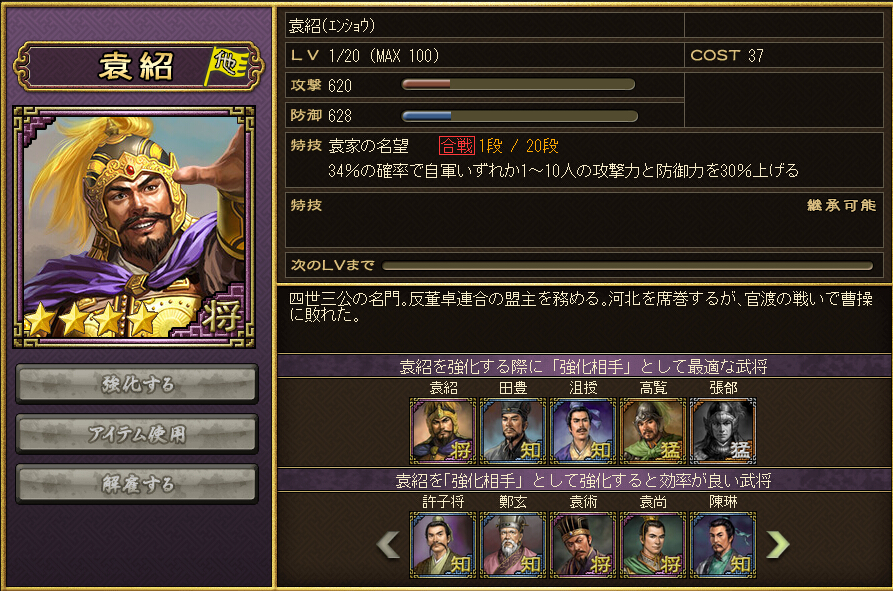Image resolution: width=893 pixels, height=591 pixels.
Task: Open the アイテム使用 menu
Action: click(x=137, y=434)
